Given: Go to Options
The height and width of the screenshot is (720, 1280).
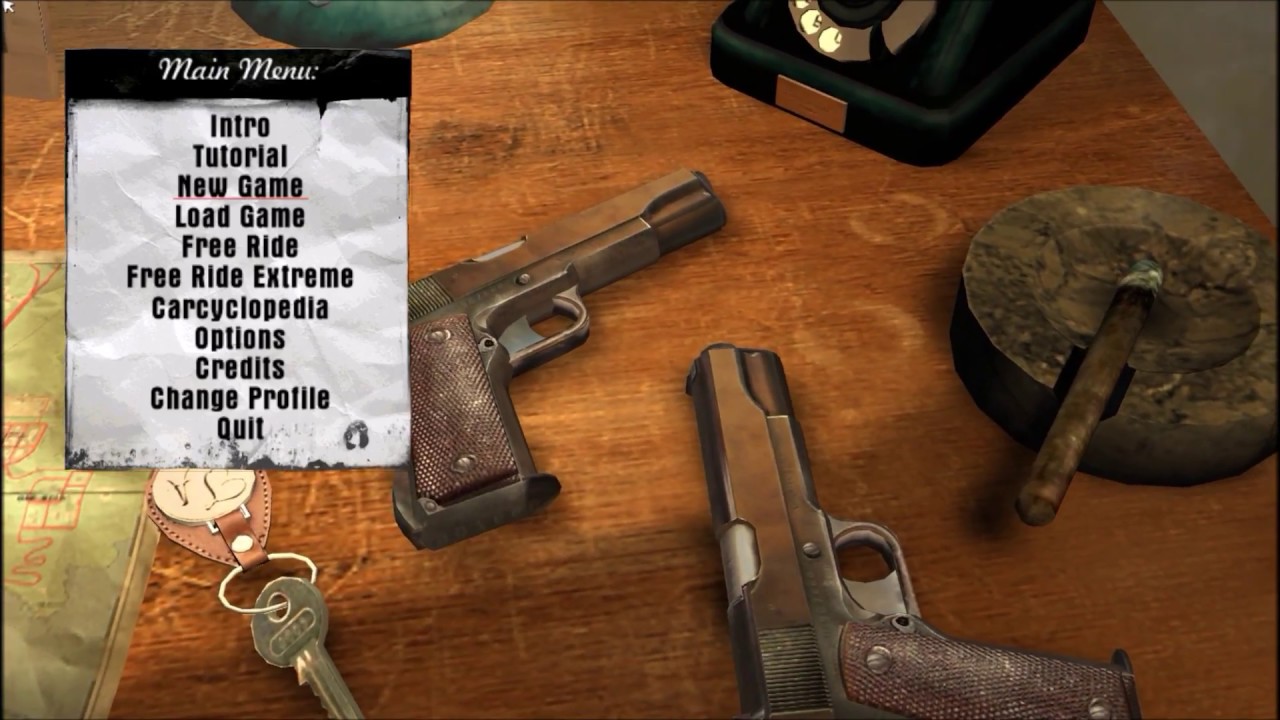Looking at the screenshot, I should tap(240, 338).
